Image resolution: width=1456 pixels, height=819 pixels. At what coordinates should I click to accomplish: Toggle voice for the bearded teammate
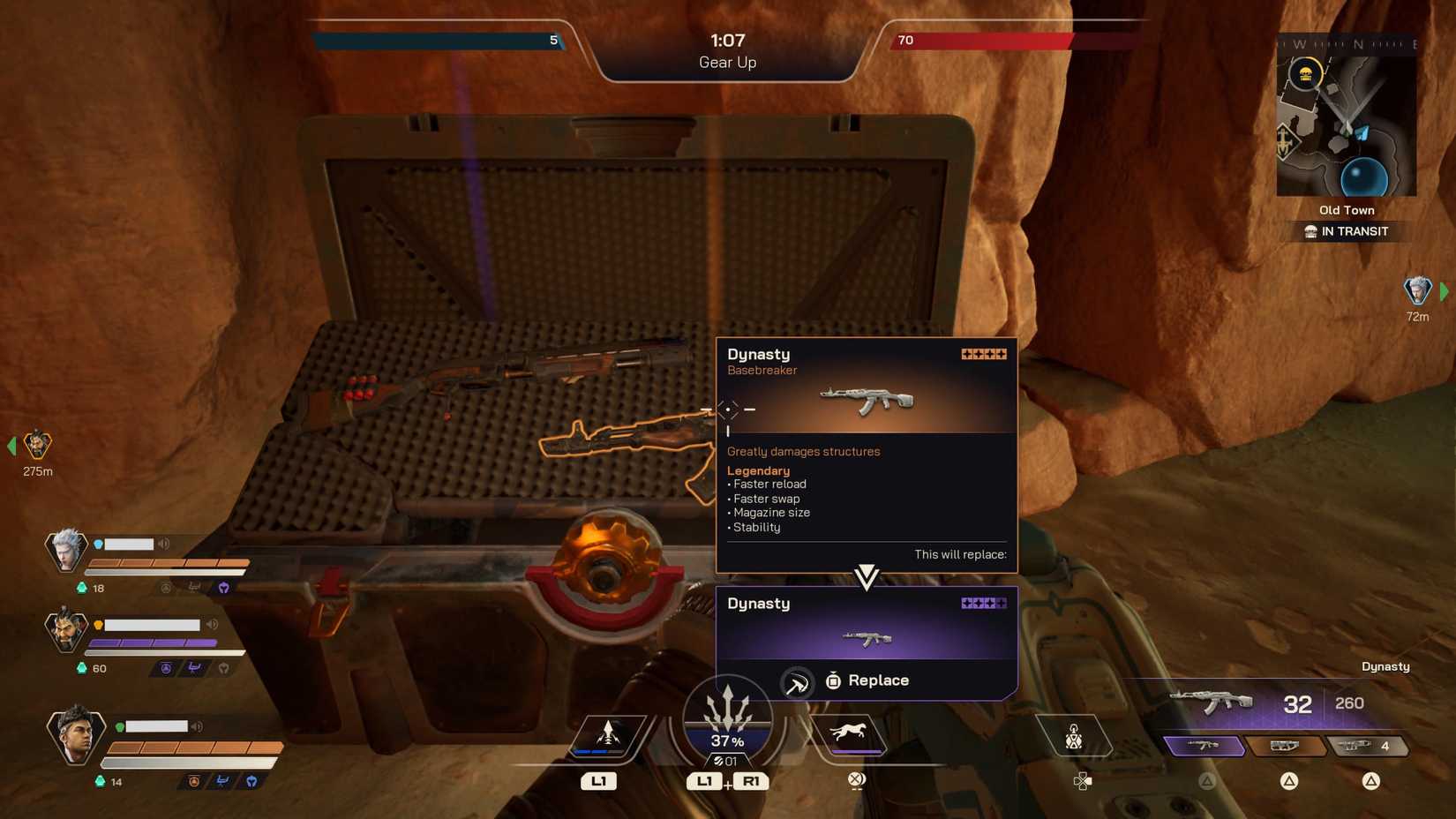[x=212, y=624]
